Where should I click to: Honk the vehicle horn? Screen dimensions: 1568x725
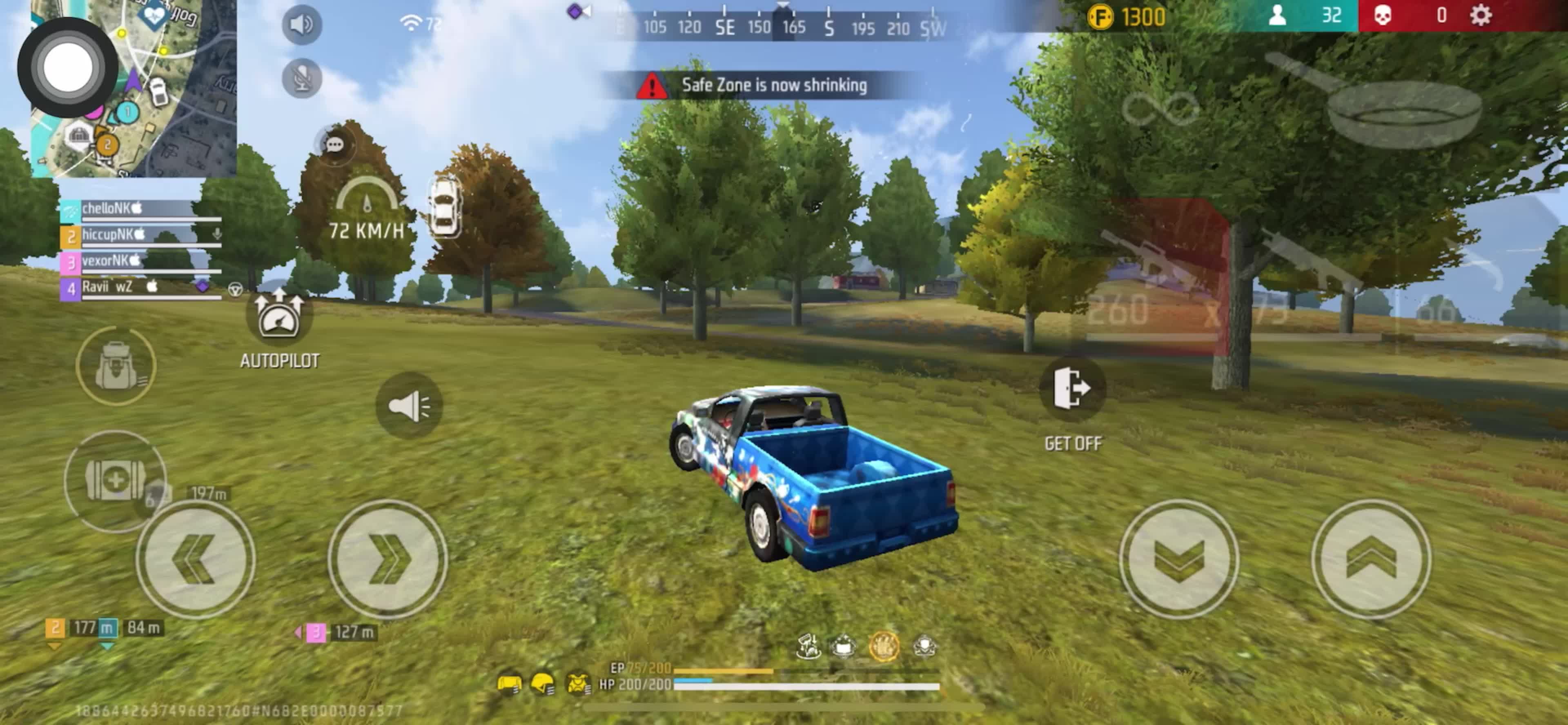408,406
